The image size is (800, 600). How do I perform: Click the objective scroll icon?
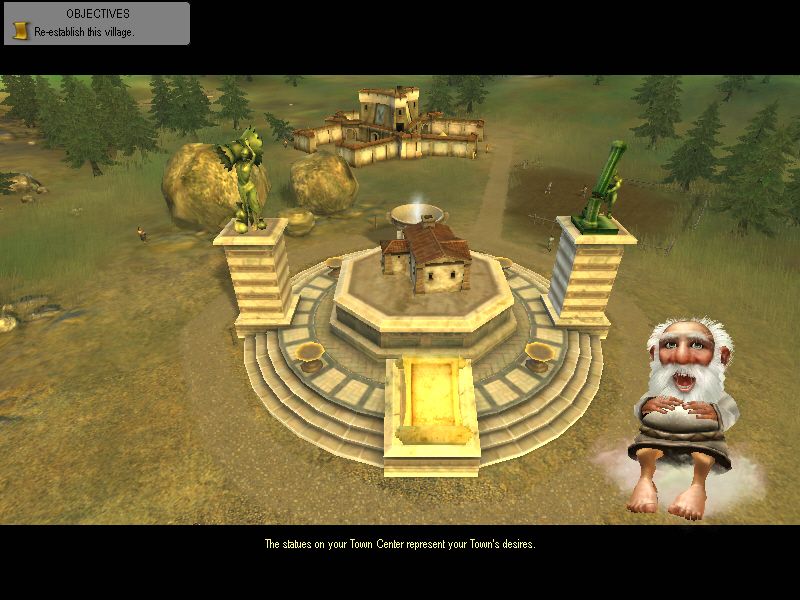click(x=20, y=31)
